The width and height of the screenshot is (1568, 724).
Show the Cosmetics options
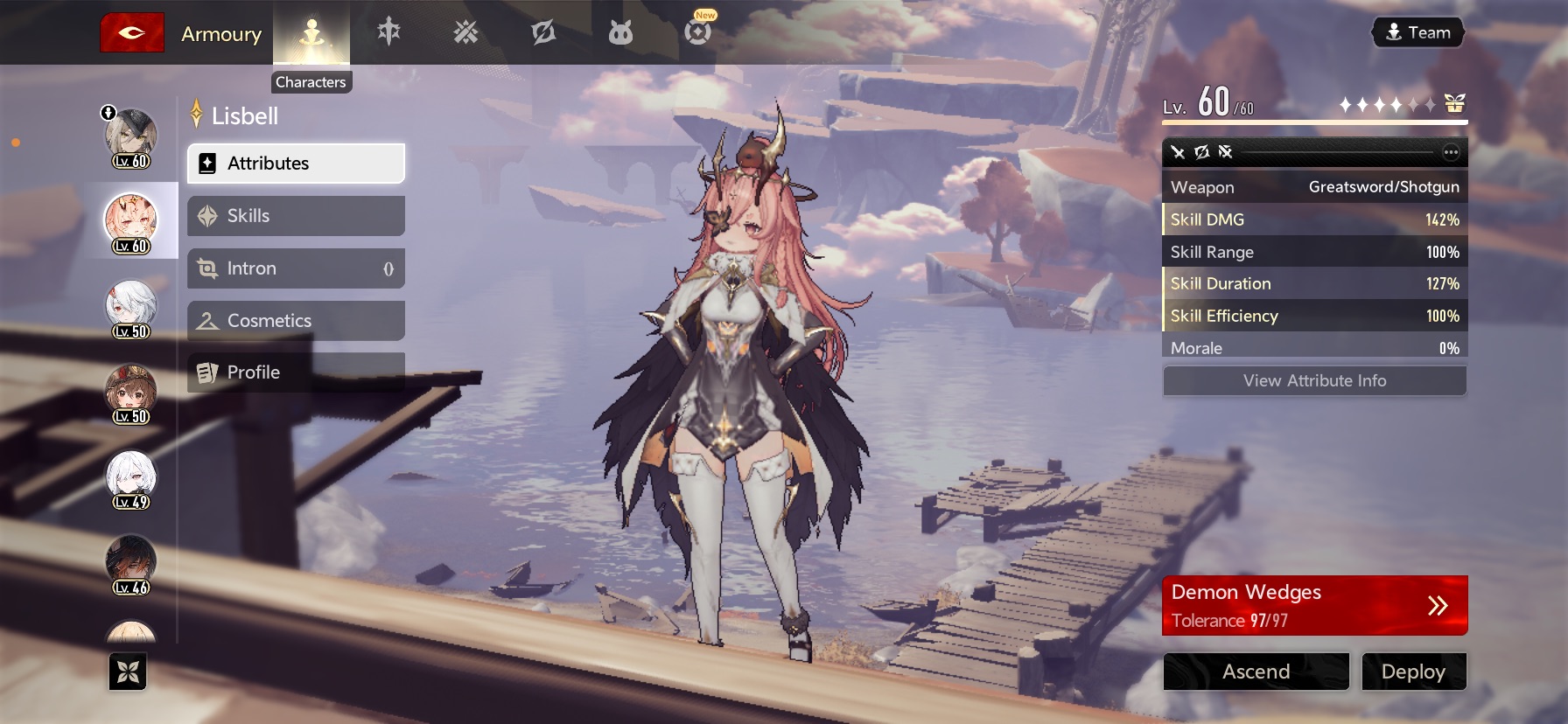pyautogui.click(x=296, y=321)
